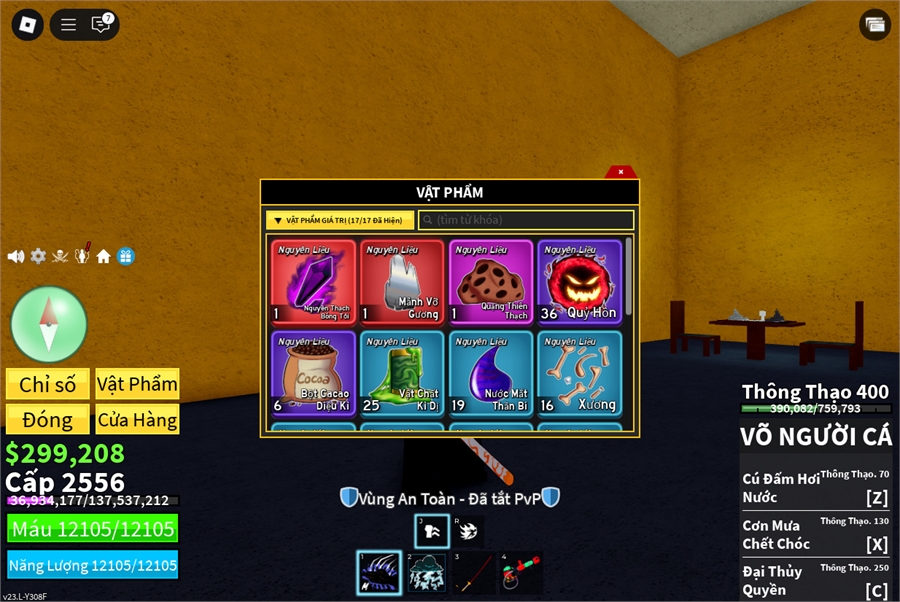Select the Nguyên Thạch Bóng Tối item

313,282
